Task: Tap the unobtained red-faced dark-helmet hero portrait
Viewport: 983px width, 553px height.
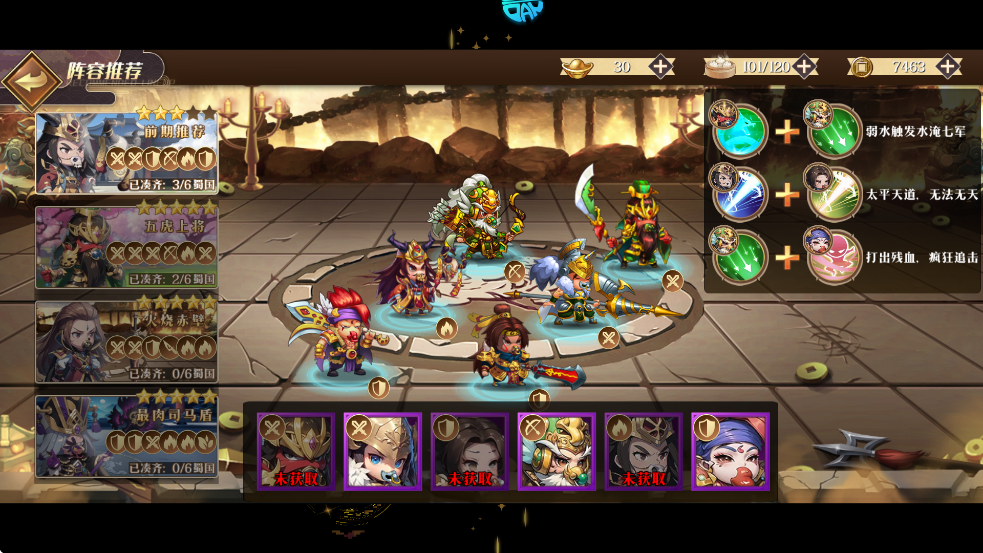Action: (296, 452)
